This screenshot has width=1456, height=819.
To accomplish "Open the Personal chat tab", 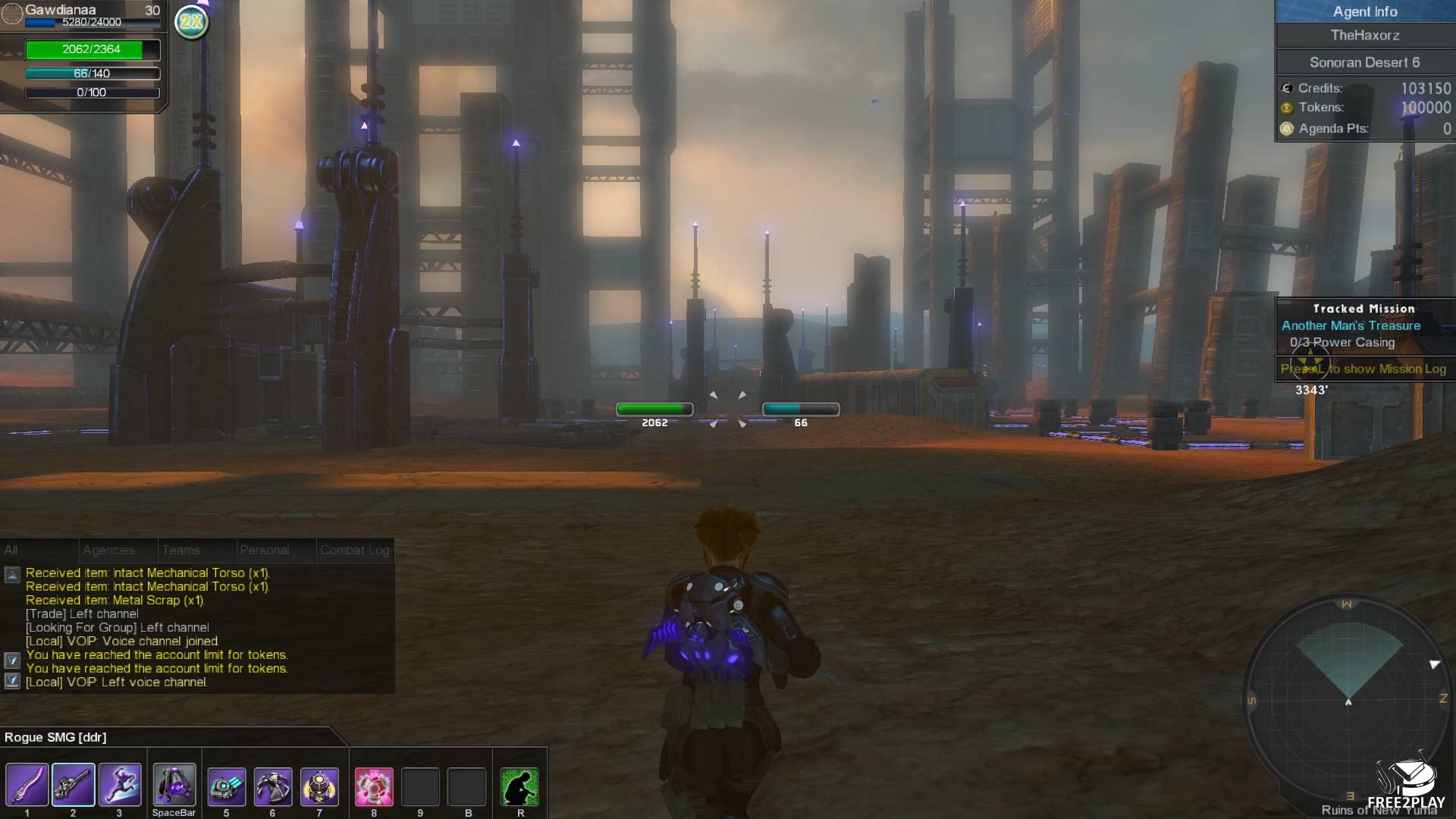I will click(265, 551).
